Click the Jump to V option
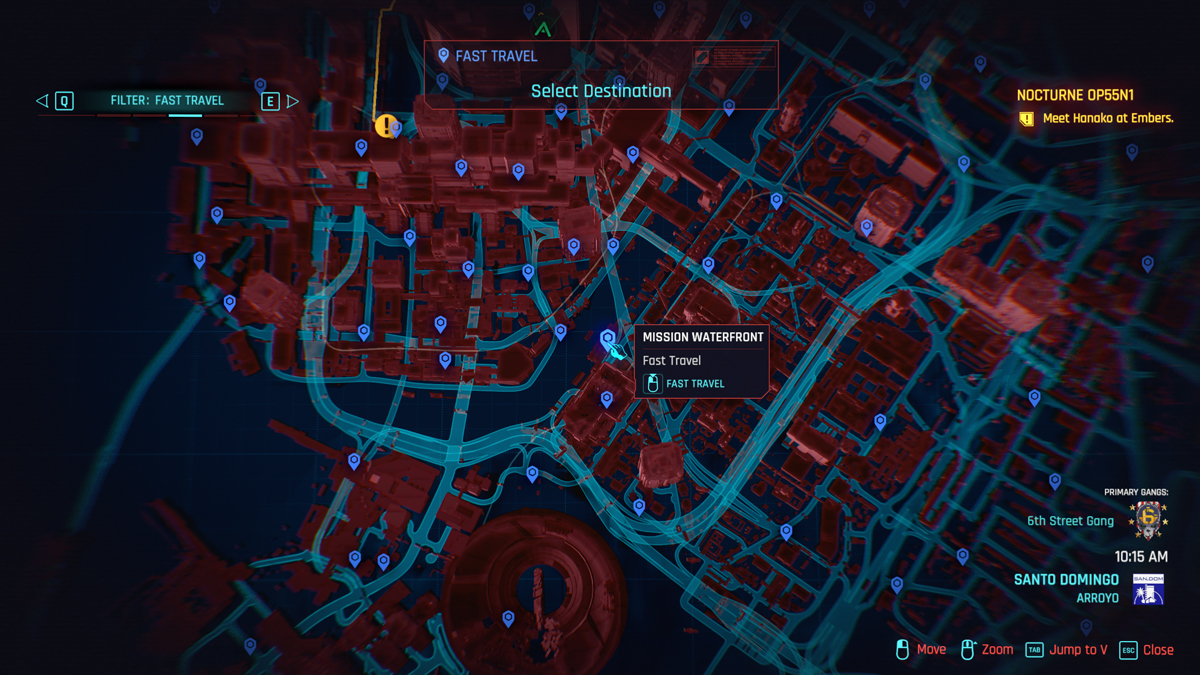 1067,650
